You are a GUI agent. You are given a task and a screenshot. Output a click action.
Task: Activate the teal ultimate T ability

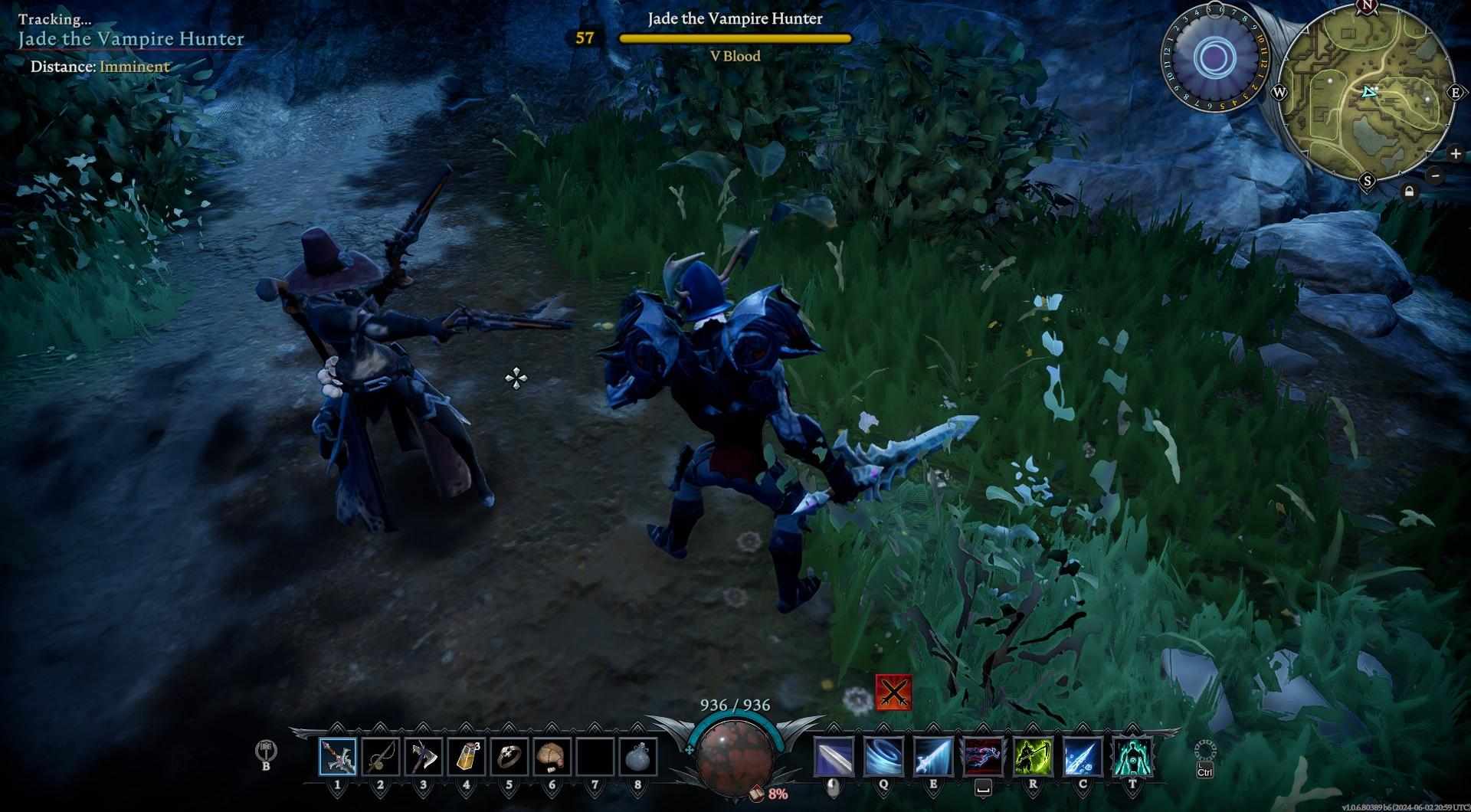1132,757
